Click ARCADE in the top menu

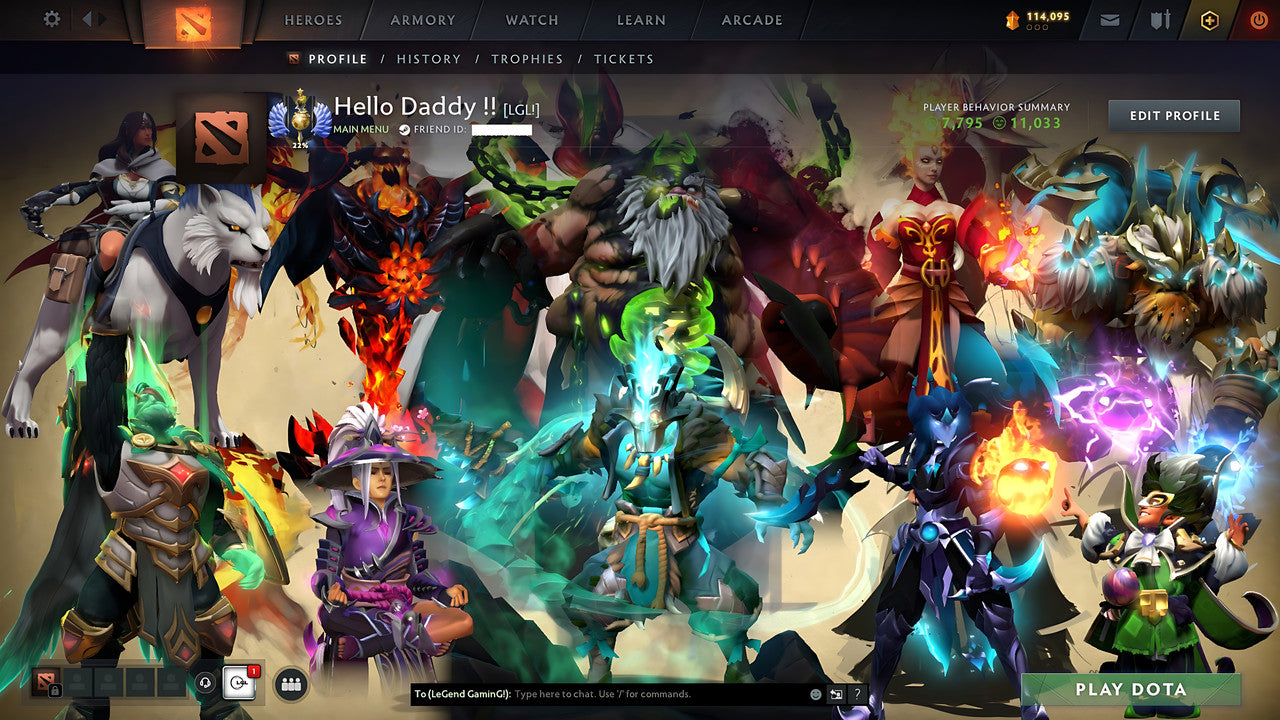pyautogui.click(x=750, y=20)
